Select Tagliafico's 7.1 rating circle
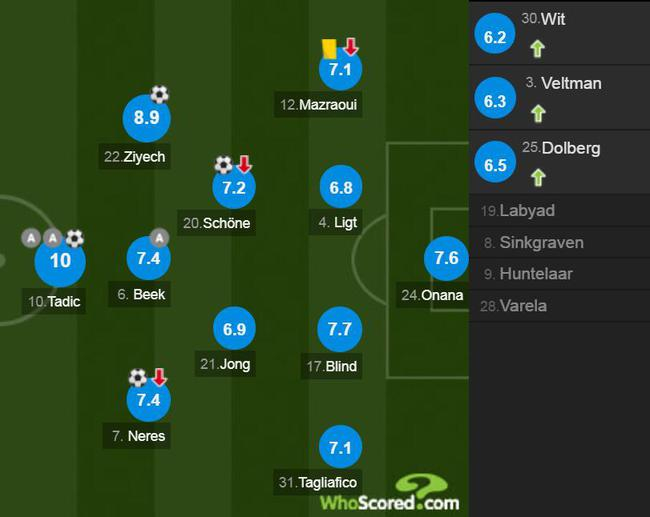The height and width of the screenshot is (517, 650). 341,447
